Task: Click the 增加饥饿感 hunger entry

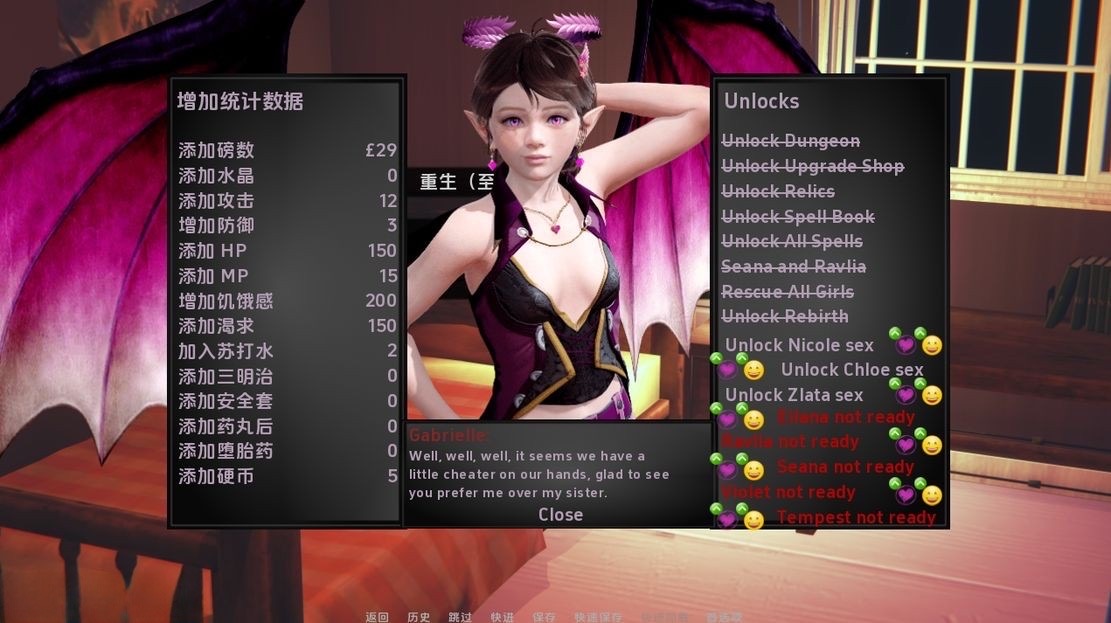Action: [x=225, y=301]
